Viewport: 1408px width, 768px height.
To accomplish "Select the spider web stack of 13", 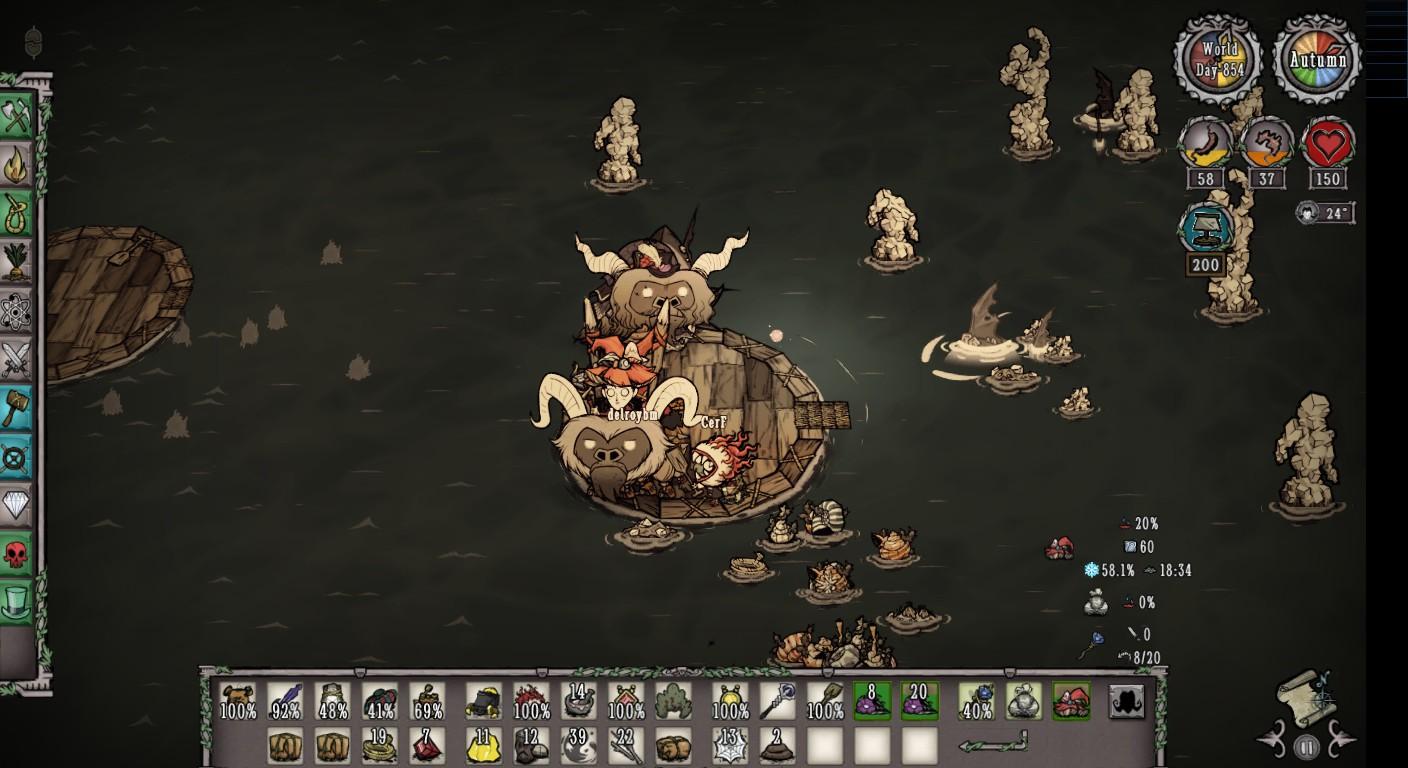I will 729,746.
